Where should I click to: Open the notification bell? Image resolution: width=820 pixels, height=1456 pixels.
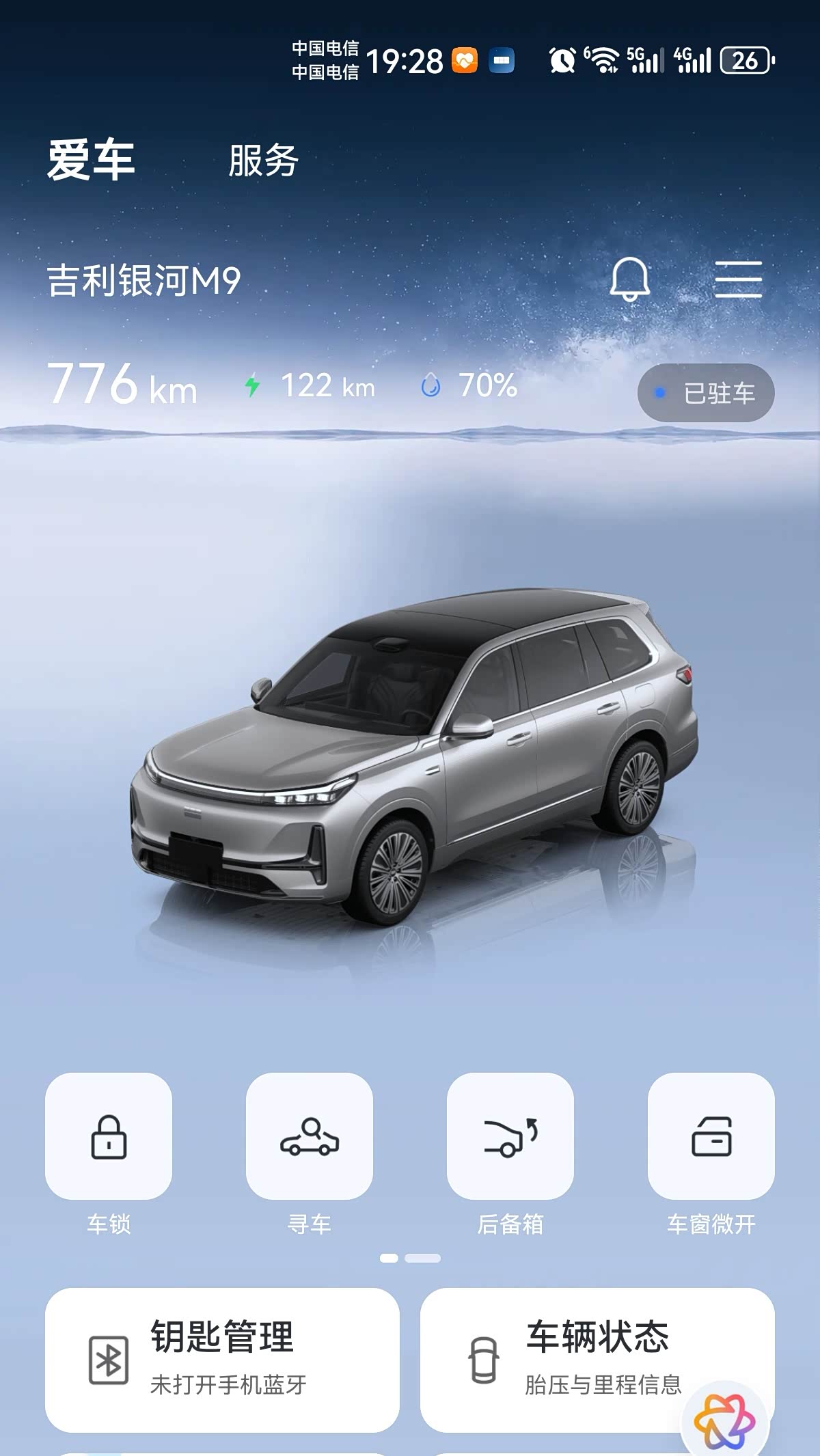pos(629,279)
